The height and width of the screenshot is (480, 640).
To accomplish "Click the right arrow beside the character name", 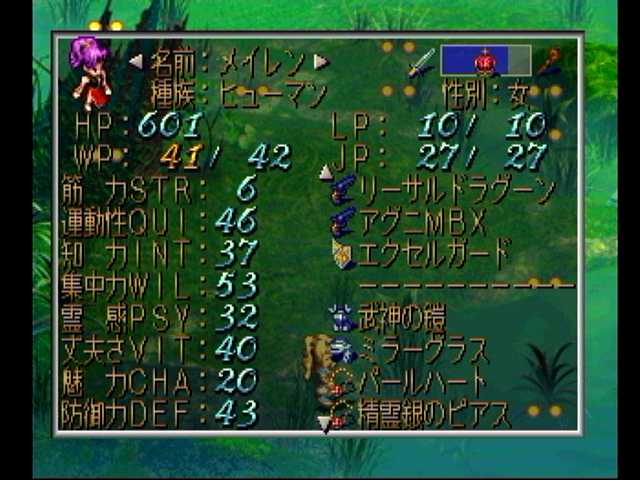I will 321,62.
